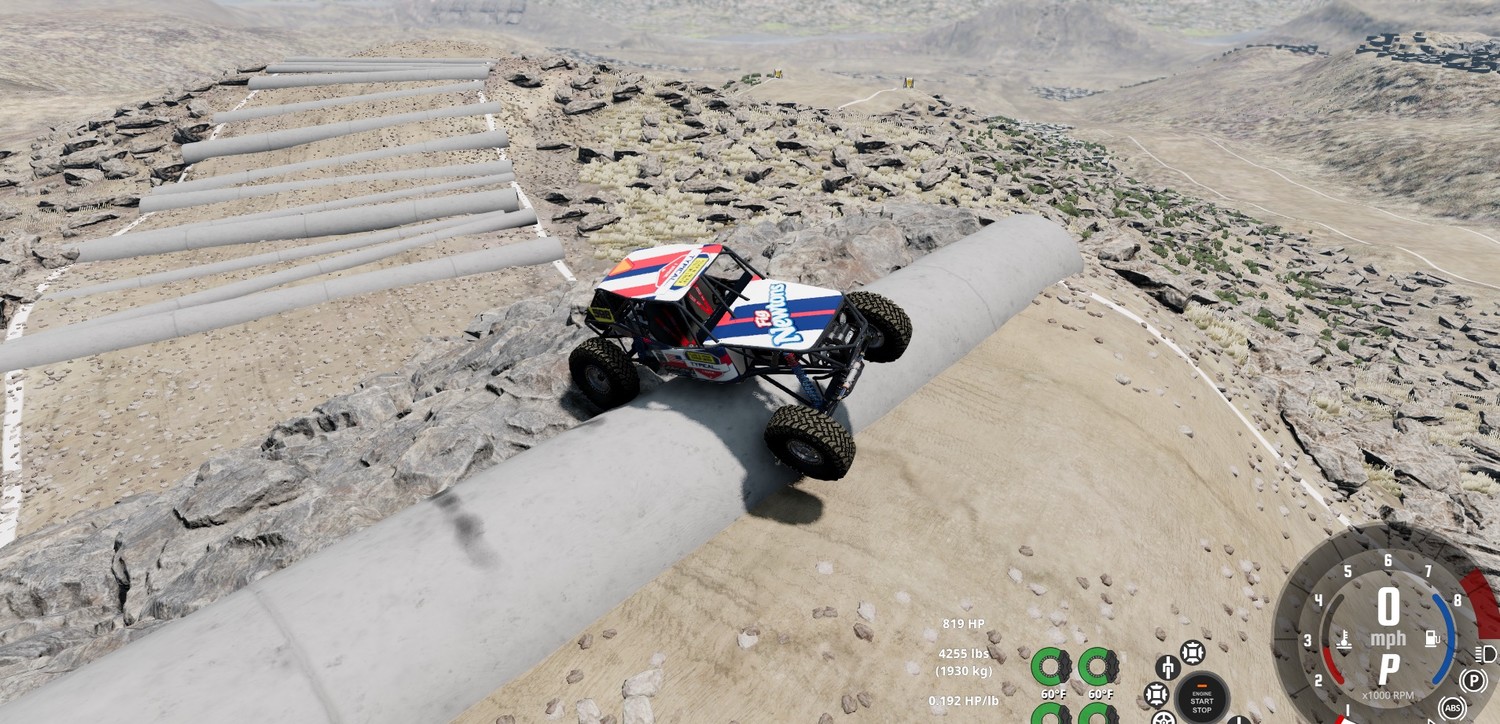Image resolution: width=1500 pixels, height=724 pixels.
Task: Select the front-left brake disc showing 60°F
Action: click(1052, 666)
